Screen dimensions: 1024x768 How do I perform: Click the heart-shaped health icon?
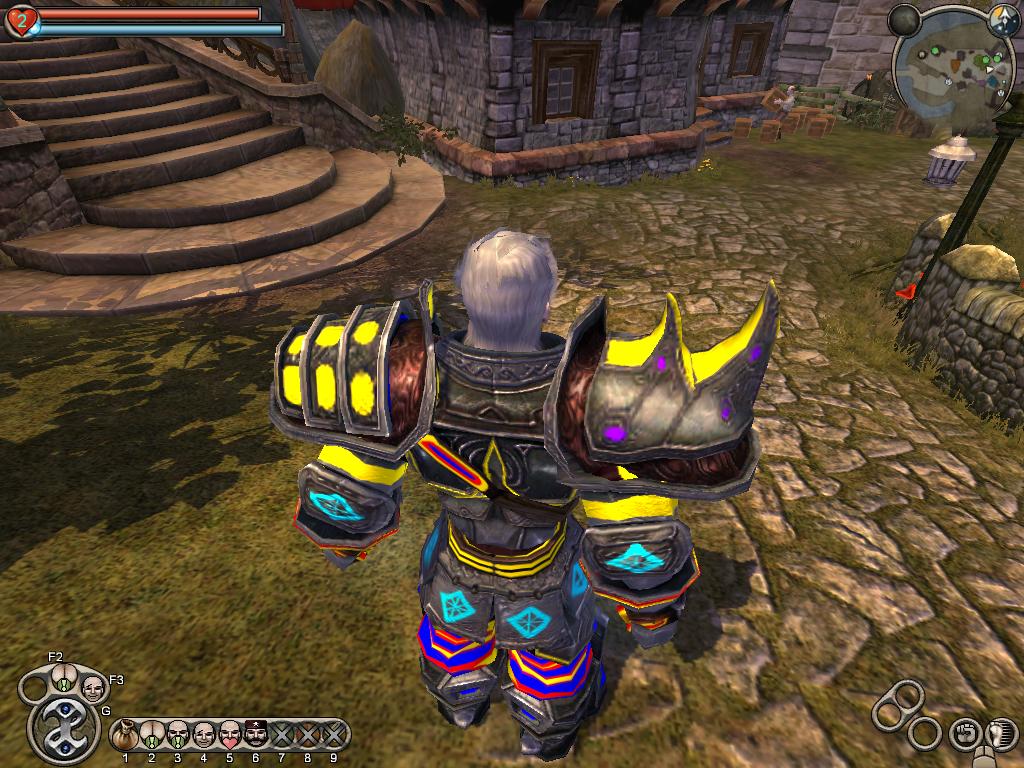20,20
